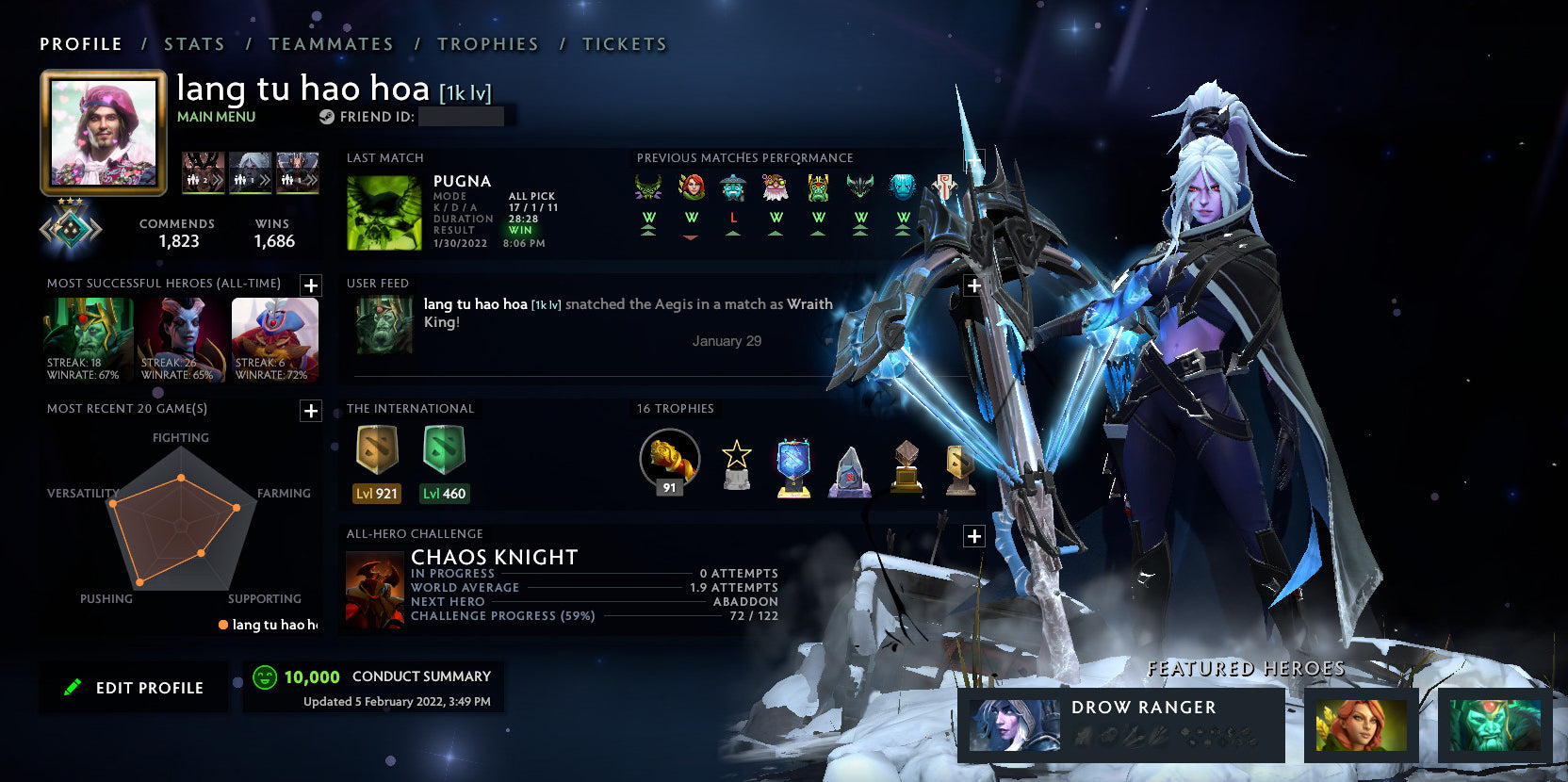Image resolution: width=1568 pixels, height=782 pixels.
Task: Expand Most Successful Heroes section
Action: (x=311, y=285)
